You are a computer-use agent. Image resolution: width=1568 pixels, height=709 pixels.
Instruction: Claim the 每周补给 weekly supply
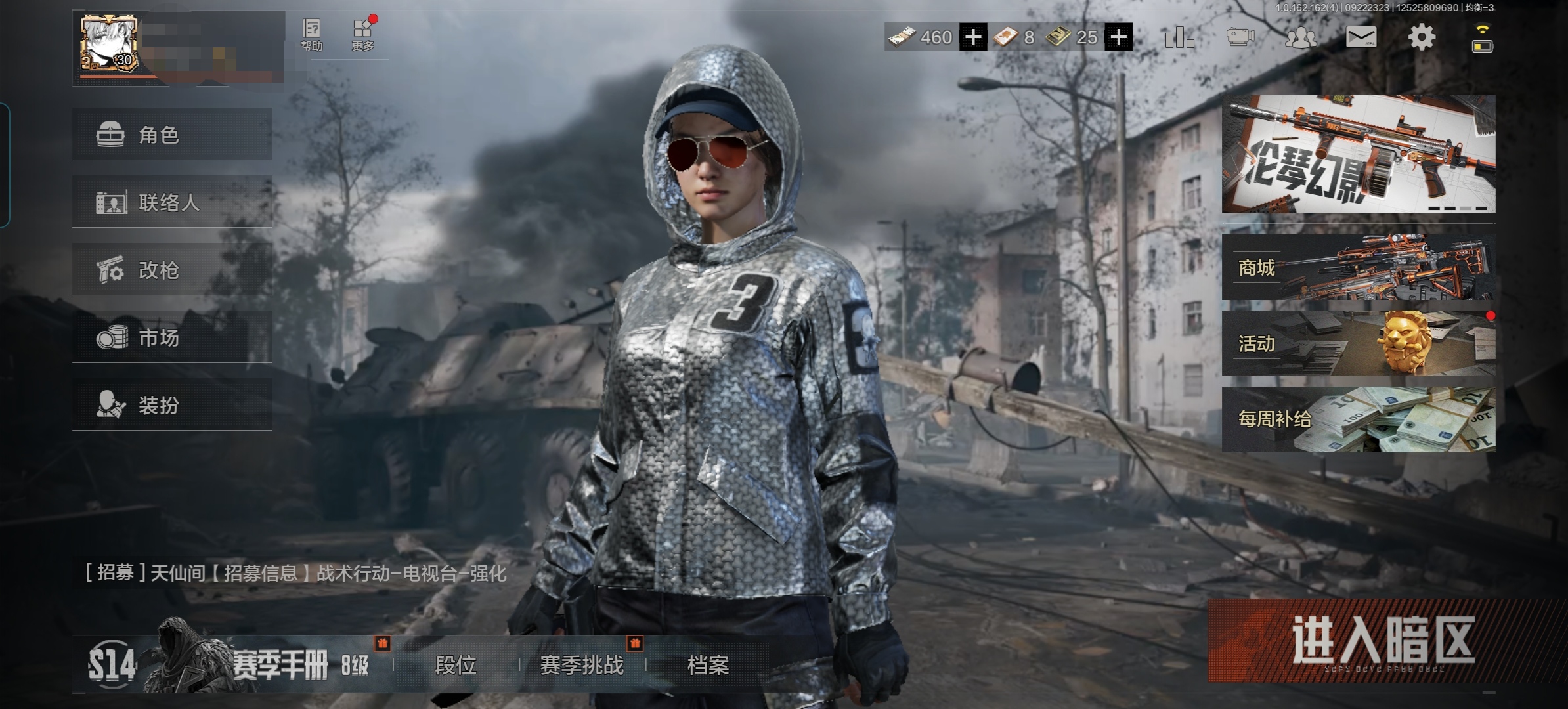[1358, 419]
